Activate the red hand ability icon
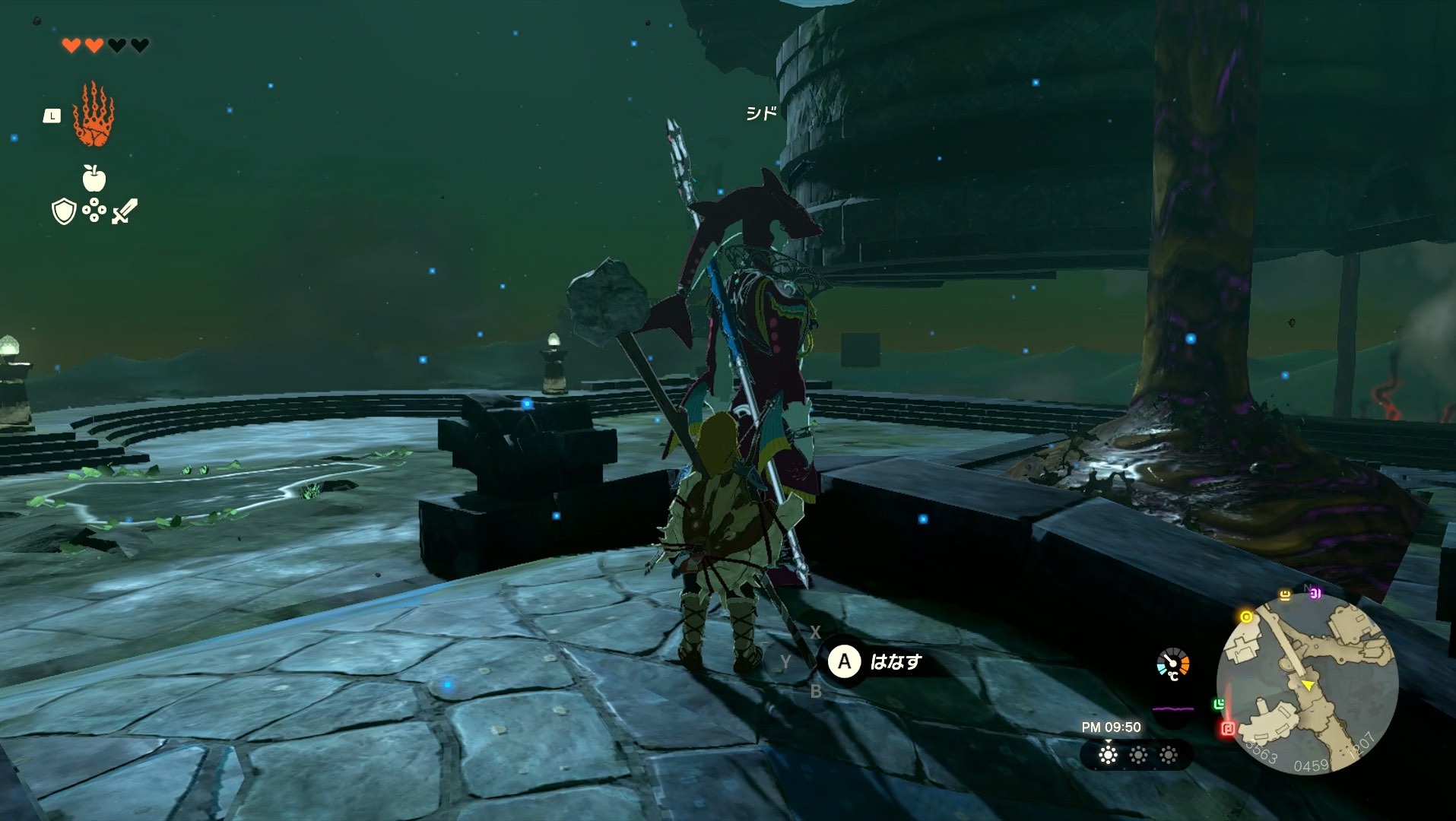The width and height of the screenshot is (1456, 821). pyautogui.click(x=93, y=114)
